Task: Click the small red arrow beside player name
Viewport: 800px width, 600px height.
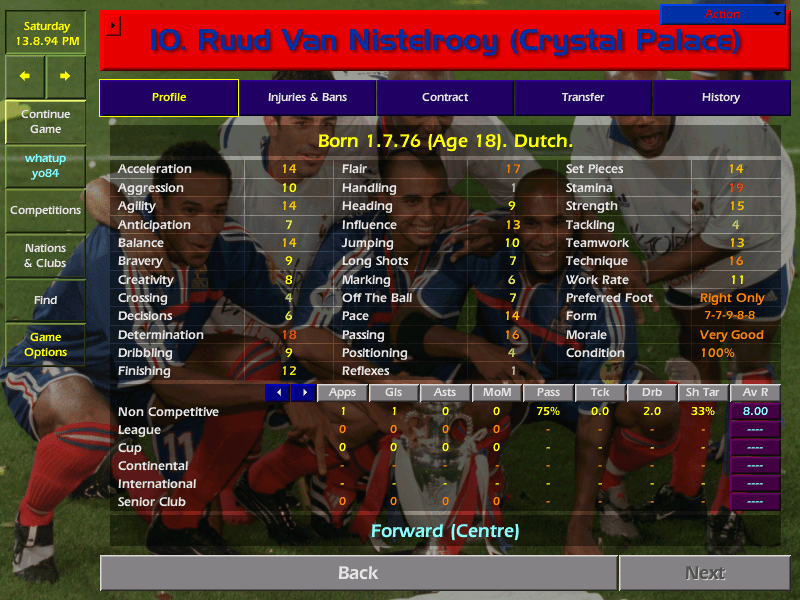Action: click(x=113, y=25)
